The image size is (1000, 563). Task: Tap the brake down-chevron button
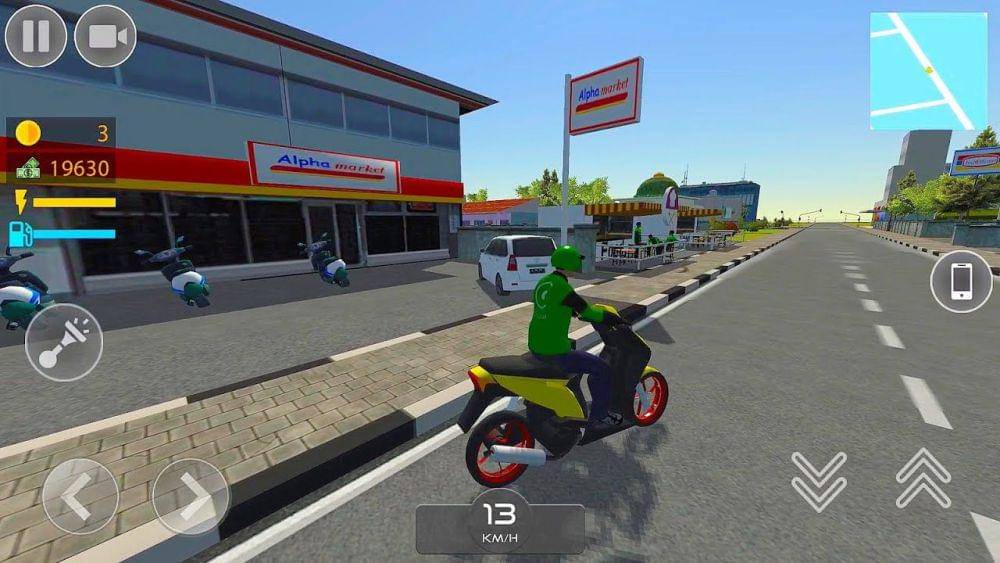tap(819, 479)
